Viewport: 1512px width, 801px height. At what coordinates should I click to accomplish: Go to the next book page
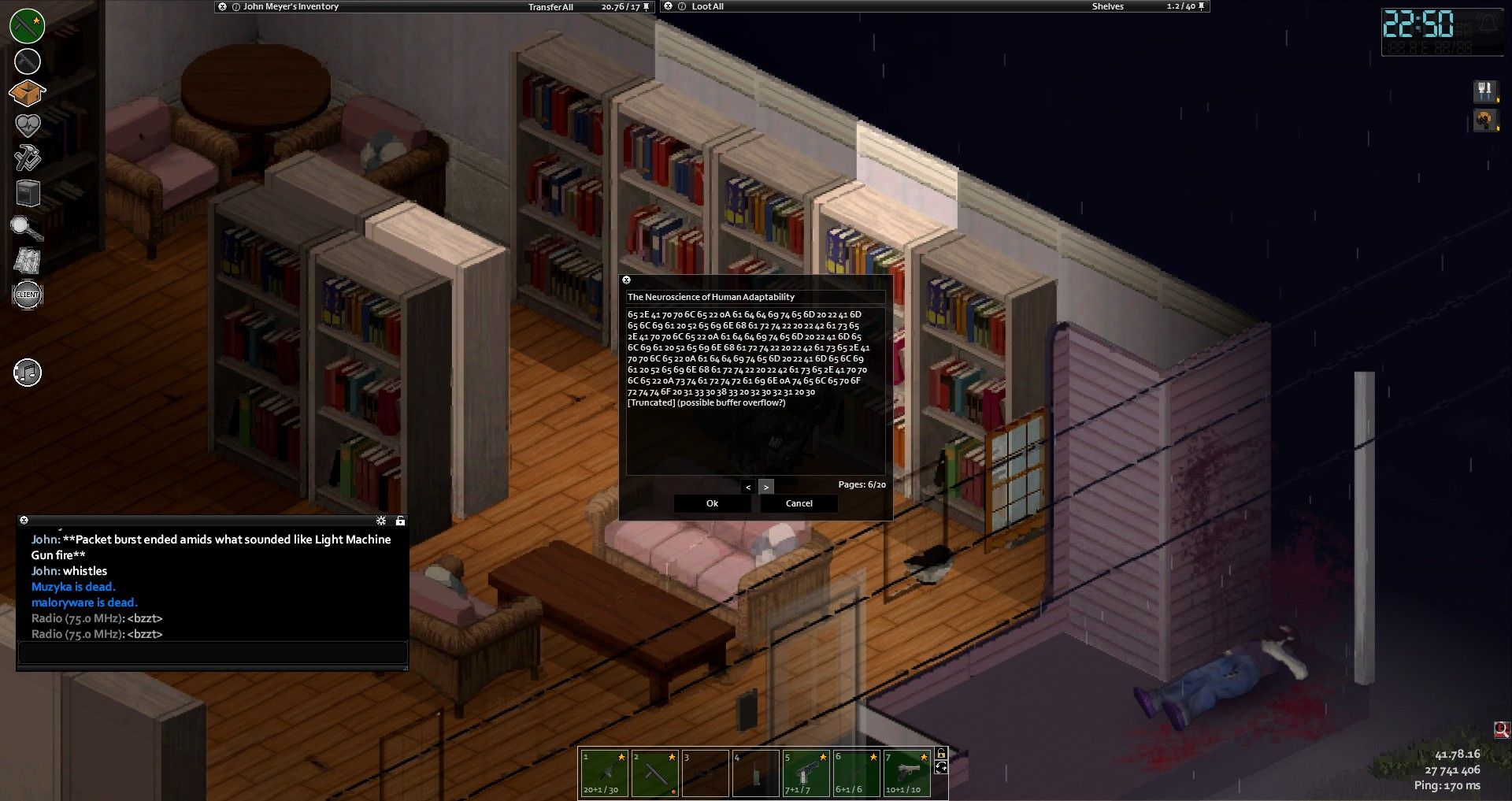pyautogui.click(x=766, y=487)
